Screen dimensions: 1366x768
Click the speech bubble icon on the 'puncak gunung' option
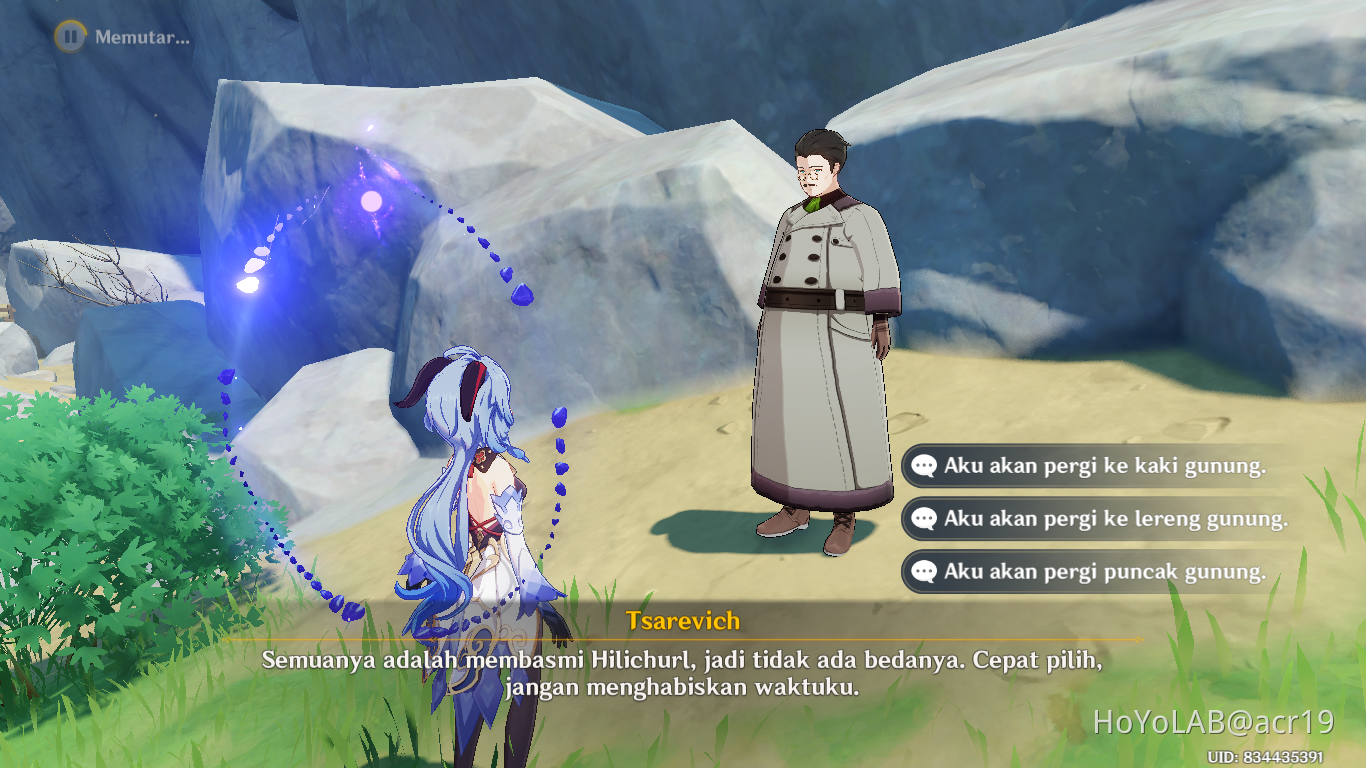[925, 572]
